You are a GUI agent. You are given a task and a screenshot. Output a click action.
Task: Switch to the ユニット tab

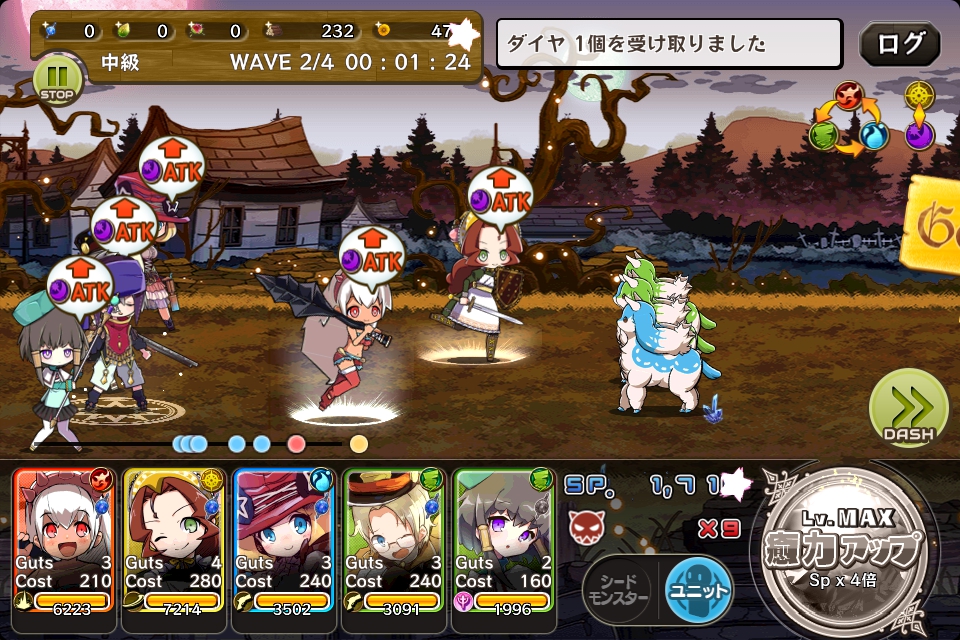tap(697, 590)
